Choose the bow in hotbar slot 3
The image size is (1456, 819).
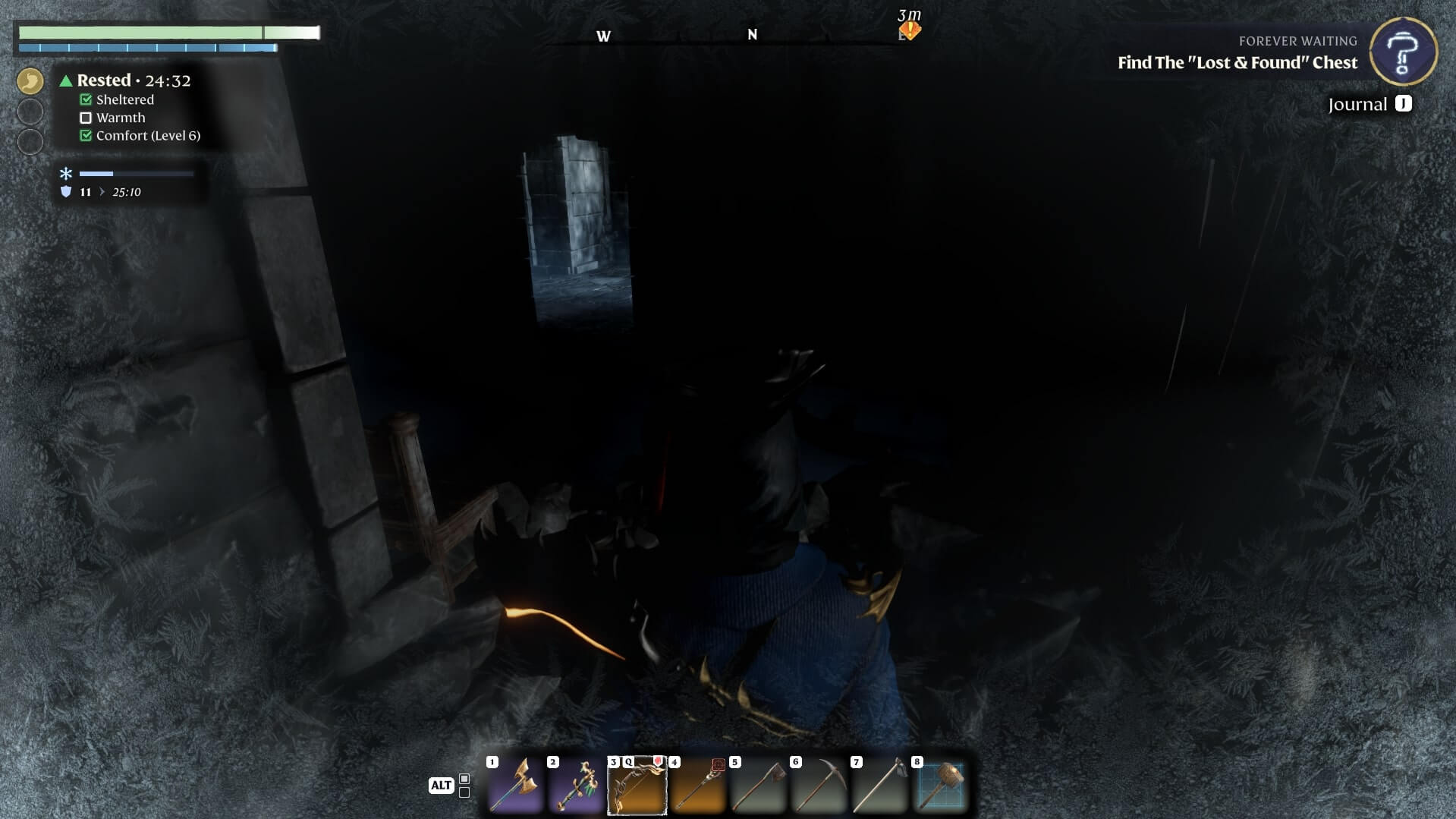pos(637,786)
